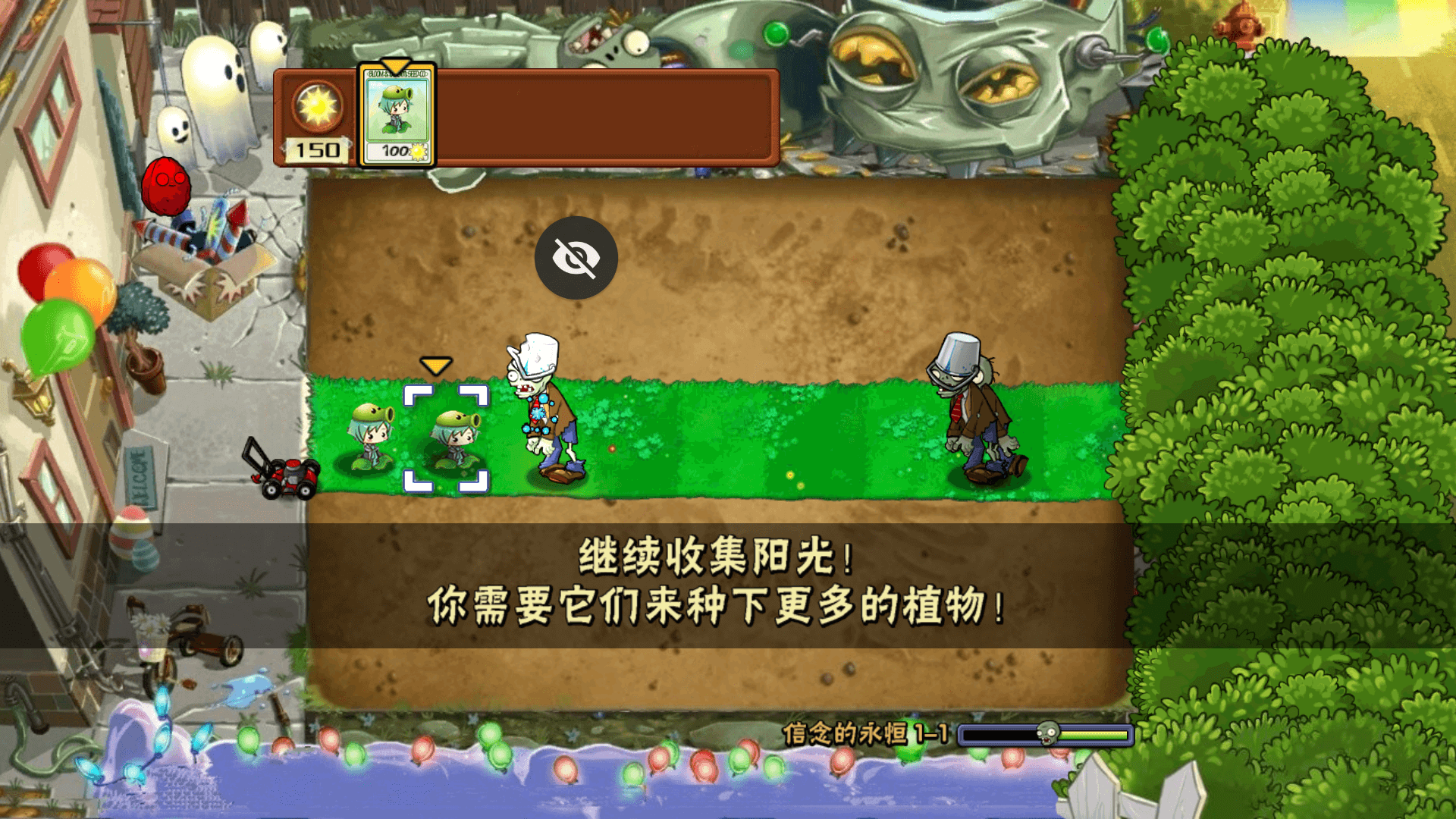Toggle the crossed-out eye visibility button

[578, 258]
